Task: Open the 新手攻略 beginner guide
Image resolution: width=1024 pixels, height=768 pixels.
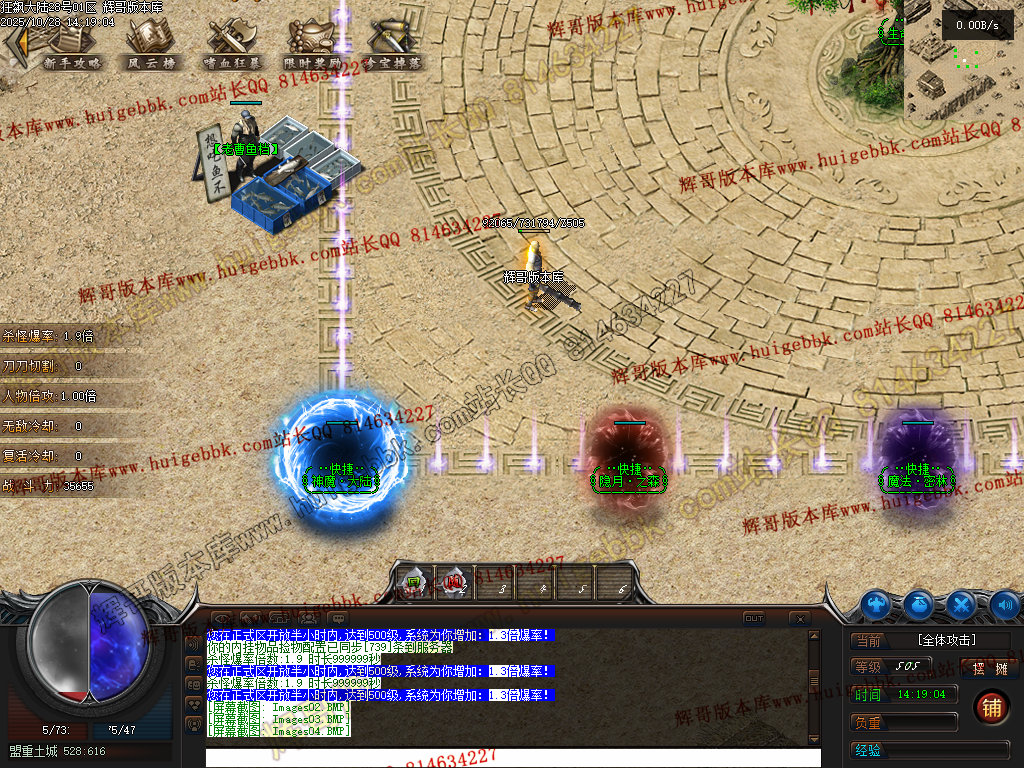Action: (x=73, y=43)
